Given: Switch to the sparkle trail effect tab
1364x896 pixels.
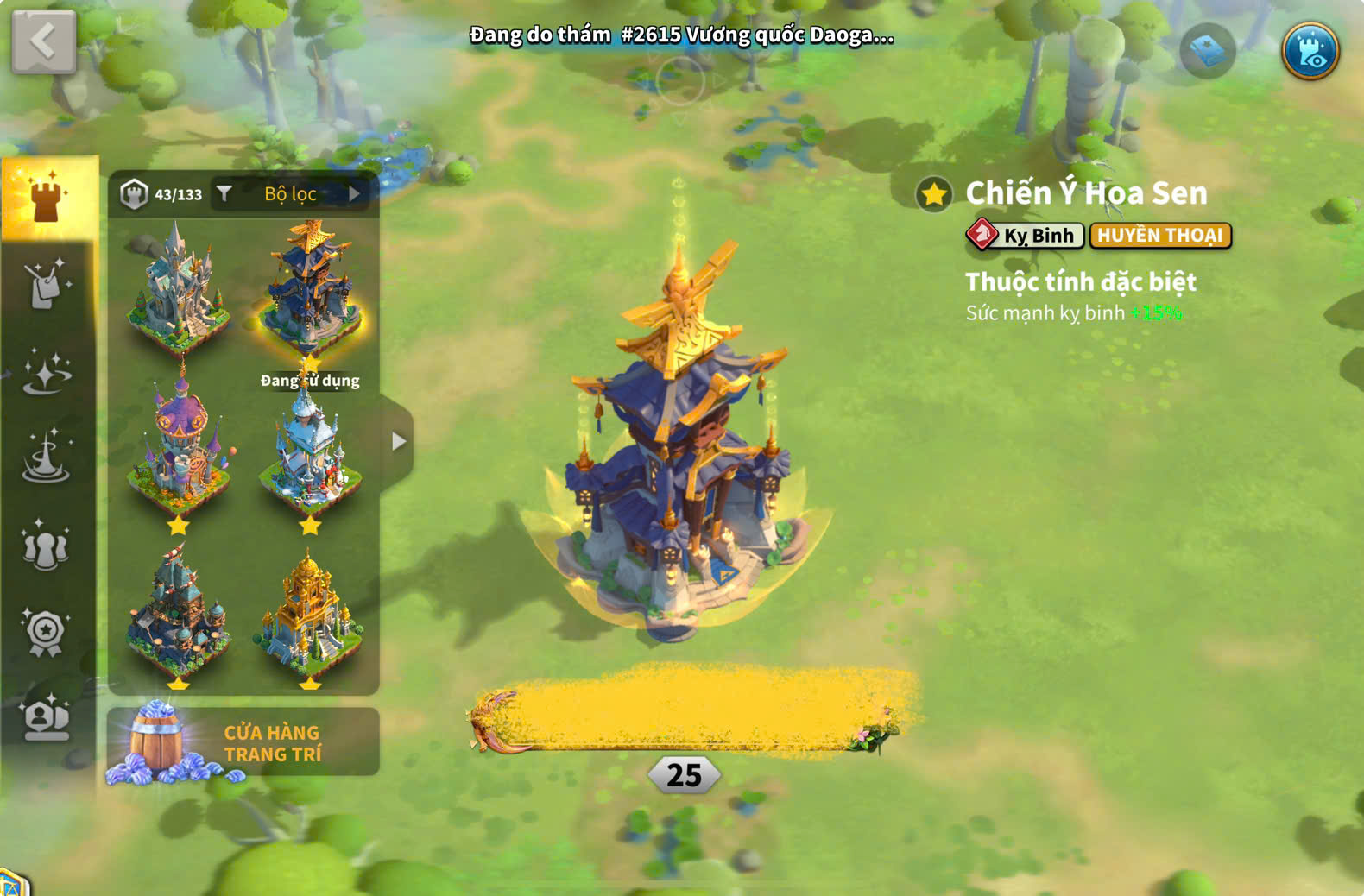Looking at the screenshot, I should click(47, 372).
